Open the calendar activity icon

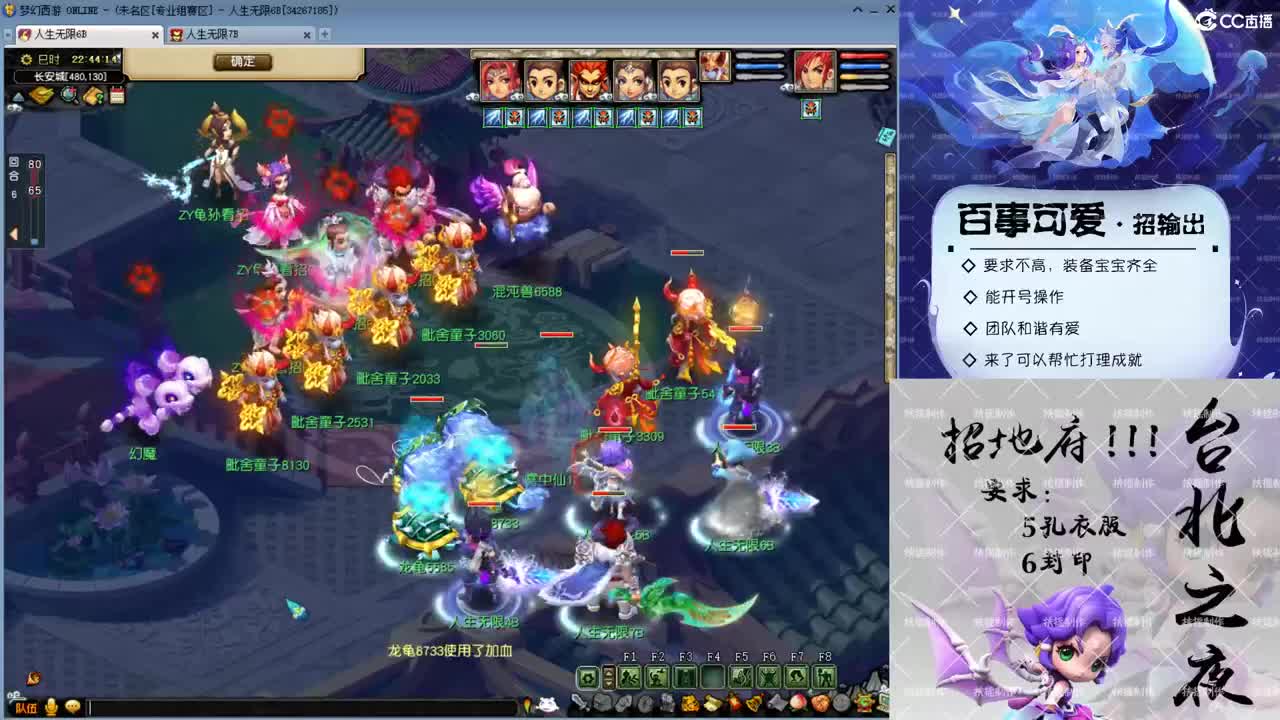[117, 96]
